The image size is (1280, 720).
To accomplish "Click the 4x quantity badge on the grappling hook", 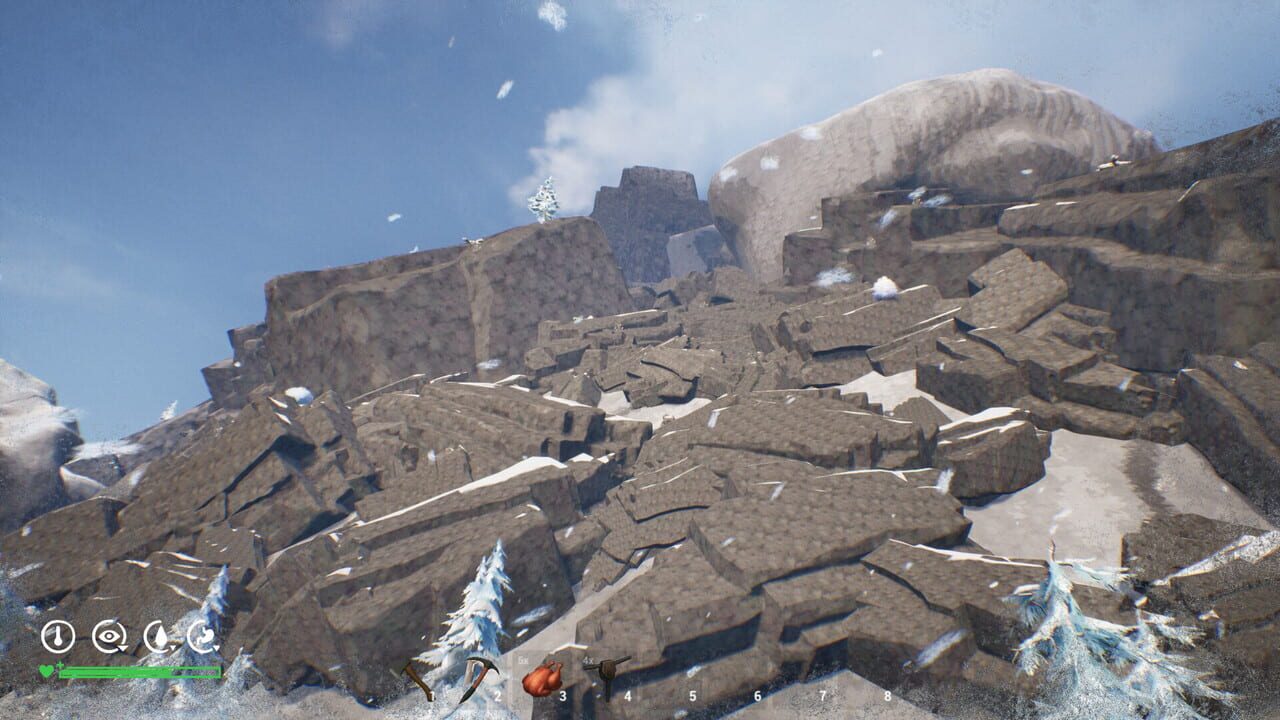I will click(588, 658).
